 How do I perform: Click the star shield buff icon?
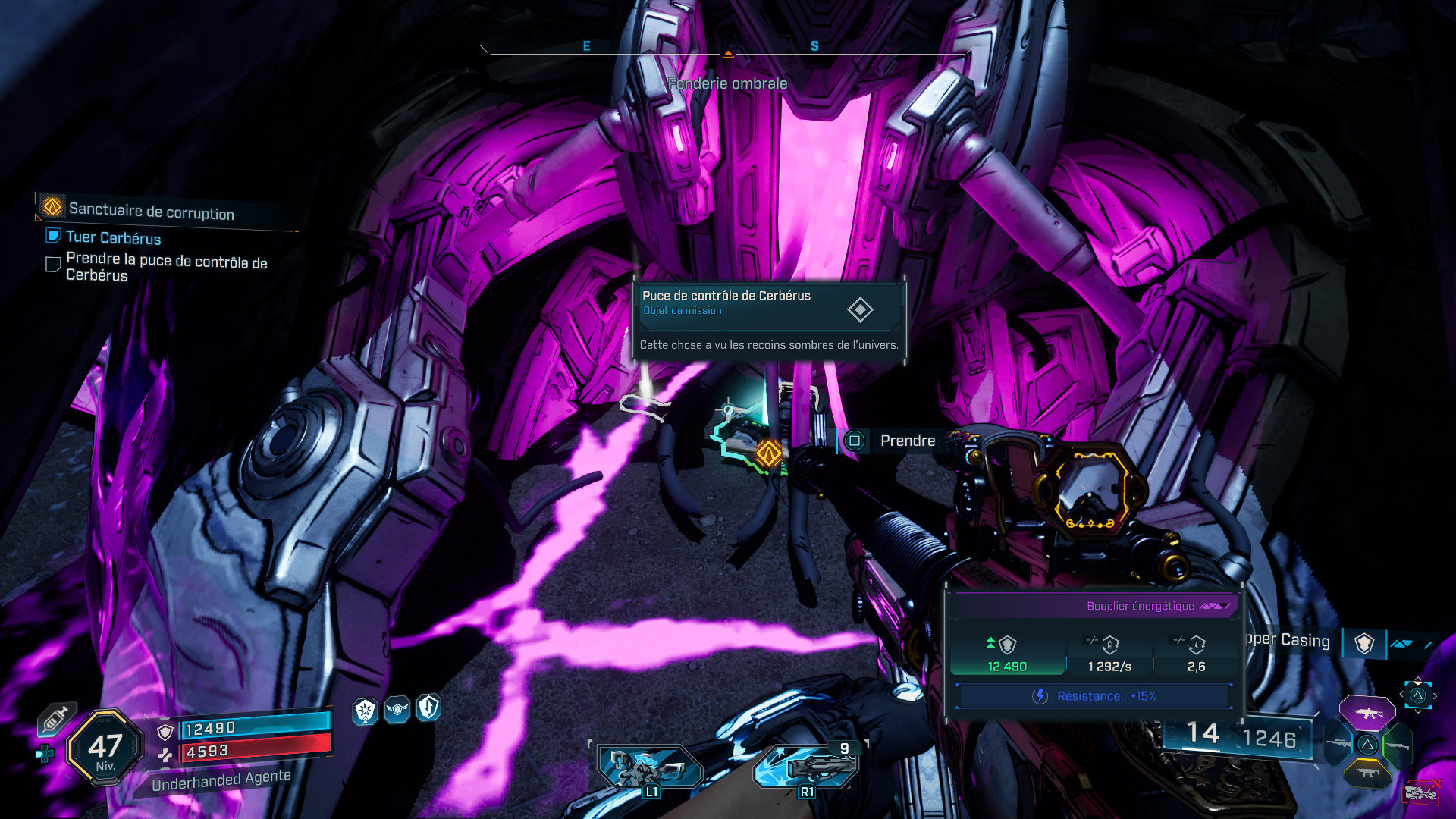366,711
